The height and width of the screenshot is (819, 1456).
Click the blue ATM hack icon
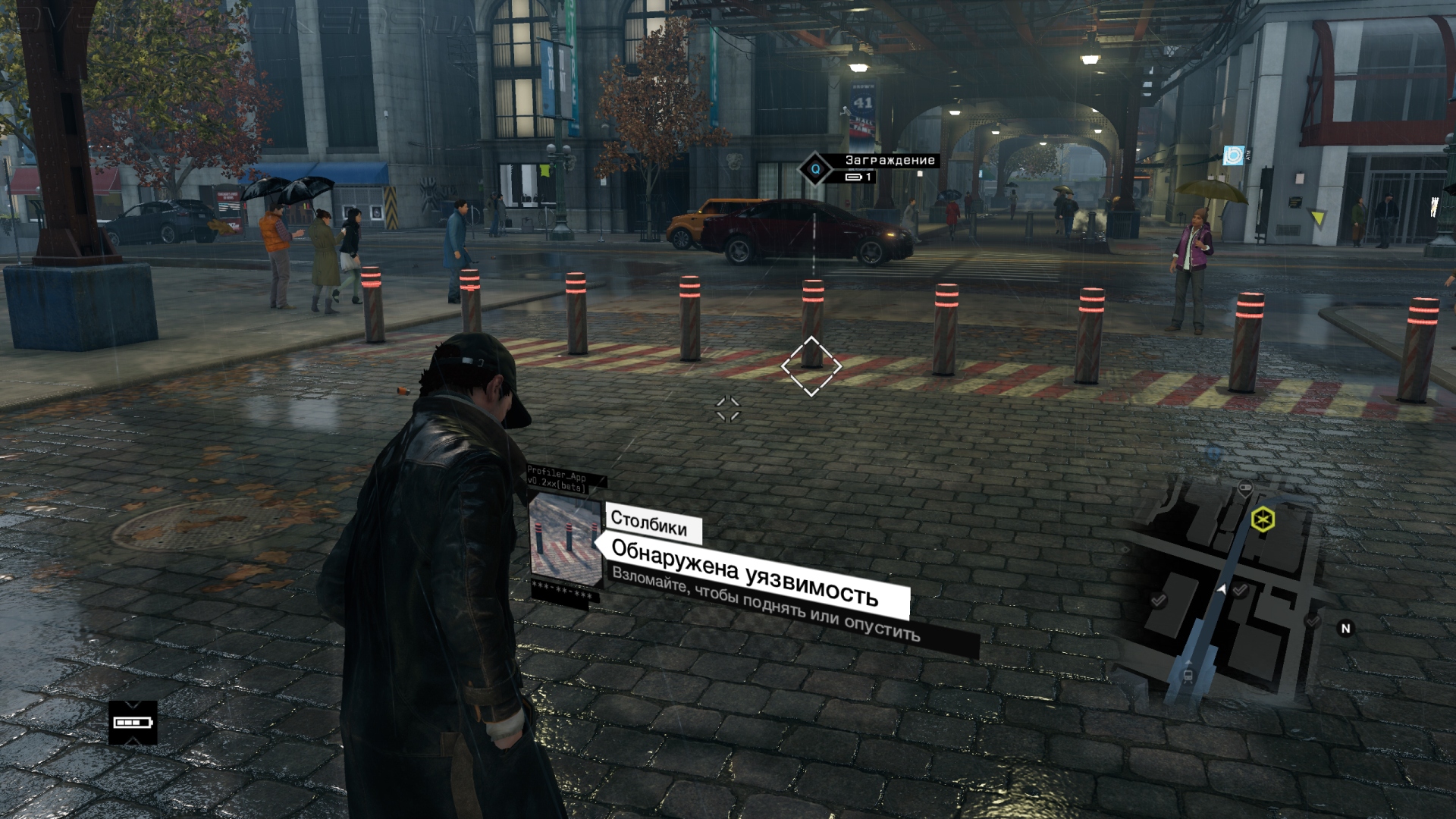click(1233, 155)
